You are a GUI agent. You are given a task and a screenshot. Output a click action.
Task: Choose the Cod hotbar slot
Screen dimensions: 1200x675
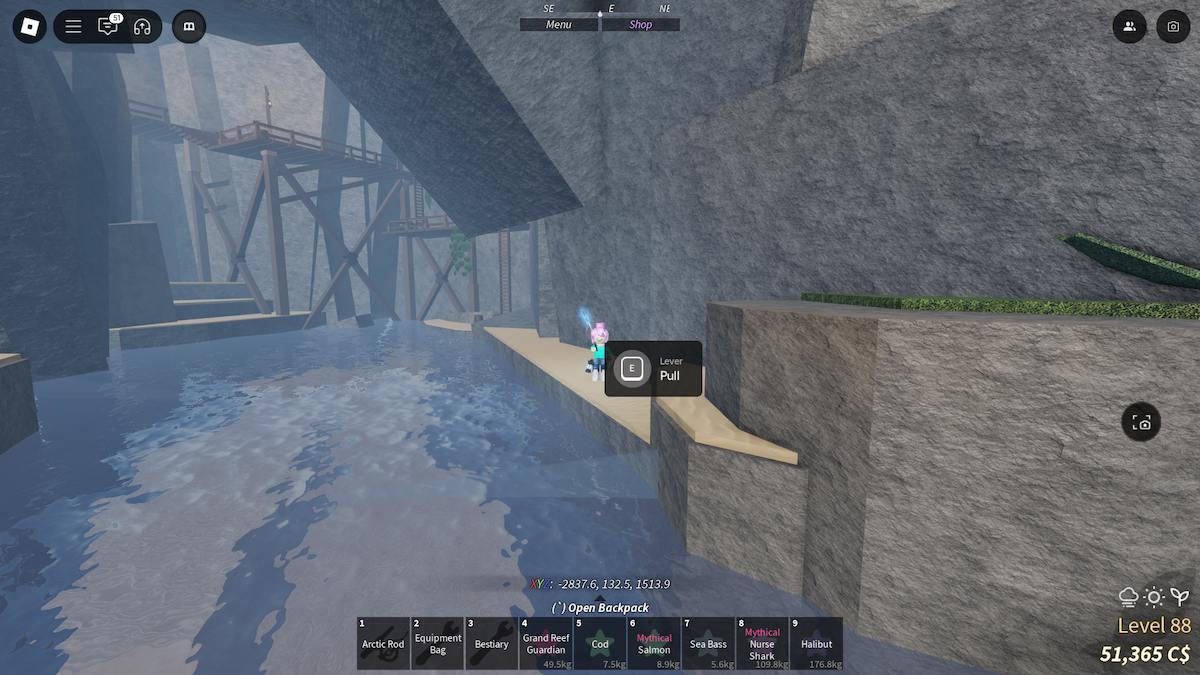[600, 643]
